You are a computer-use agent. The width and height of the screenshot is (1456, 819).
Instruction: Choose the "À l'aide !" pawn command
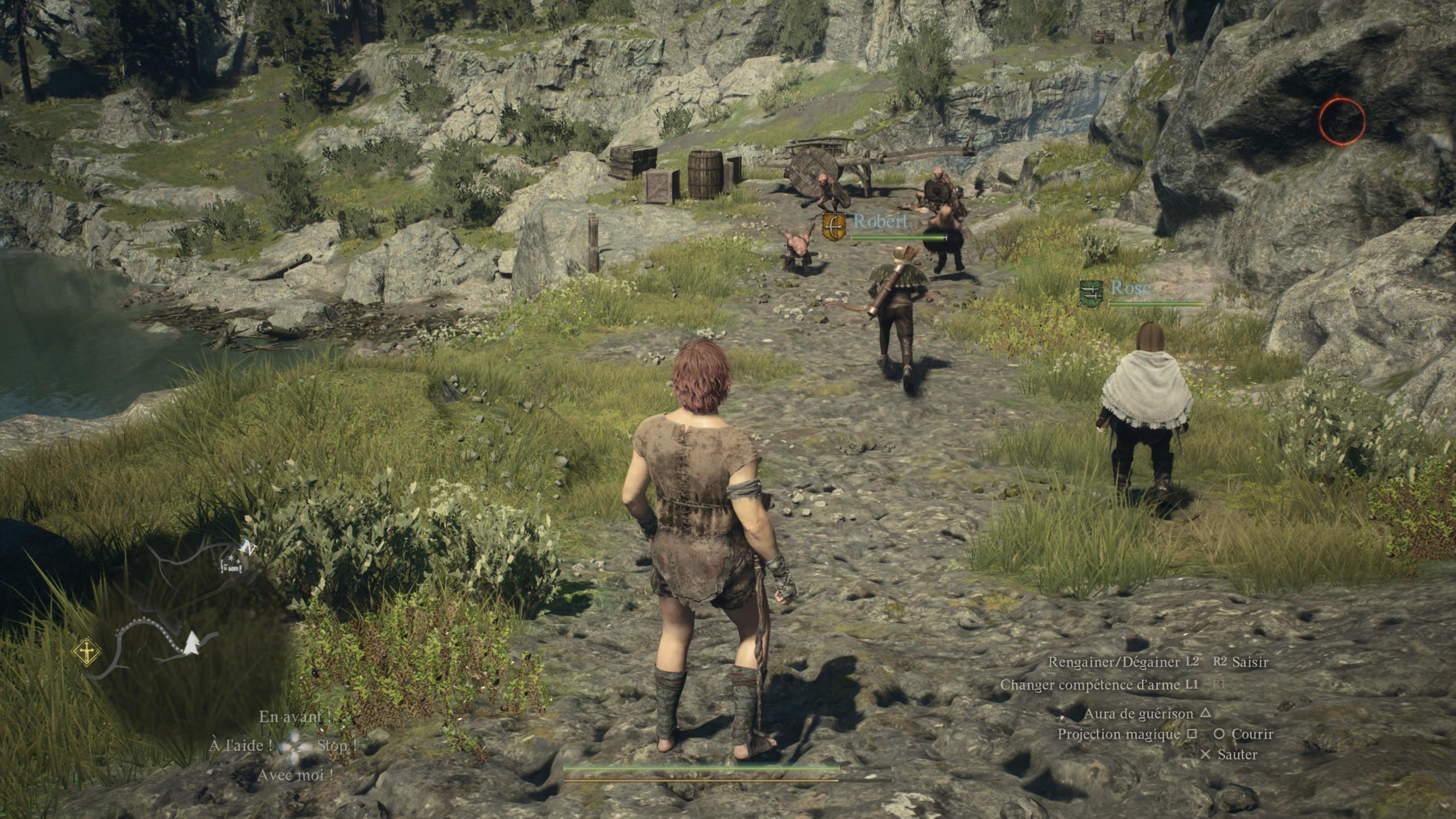coord(240,746)
